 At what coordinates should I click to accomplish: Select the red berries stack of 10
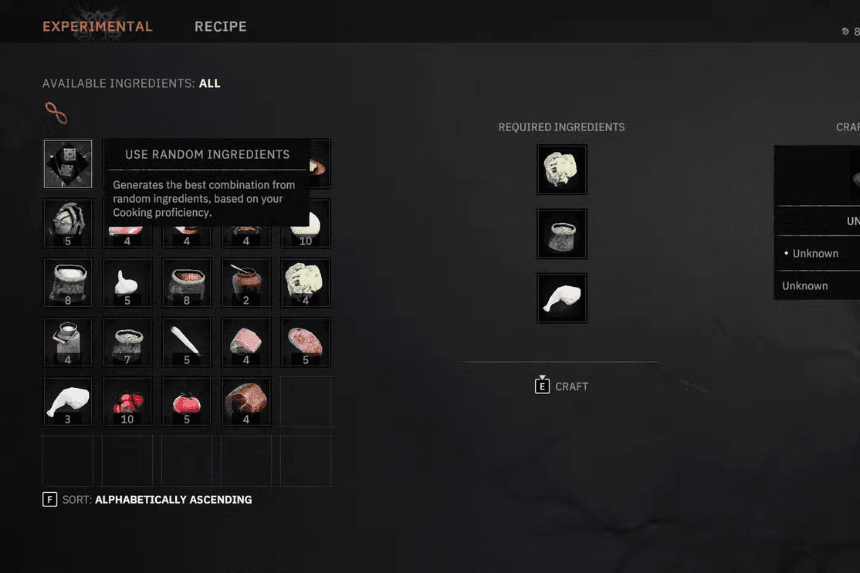(127, 401)
